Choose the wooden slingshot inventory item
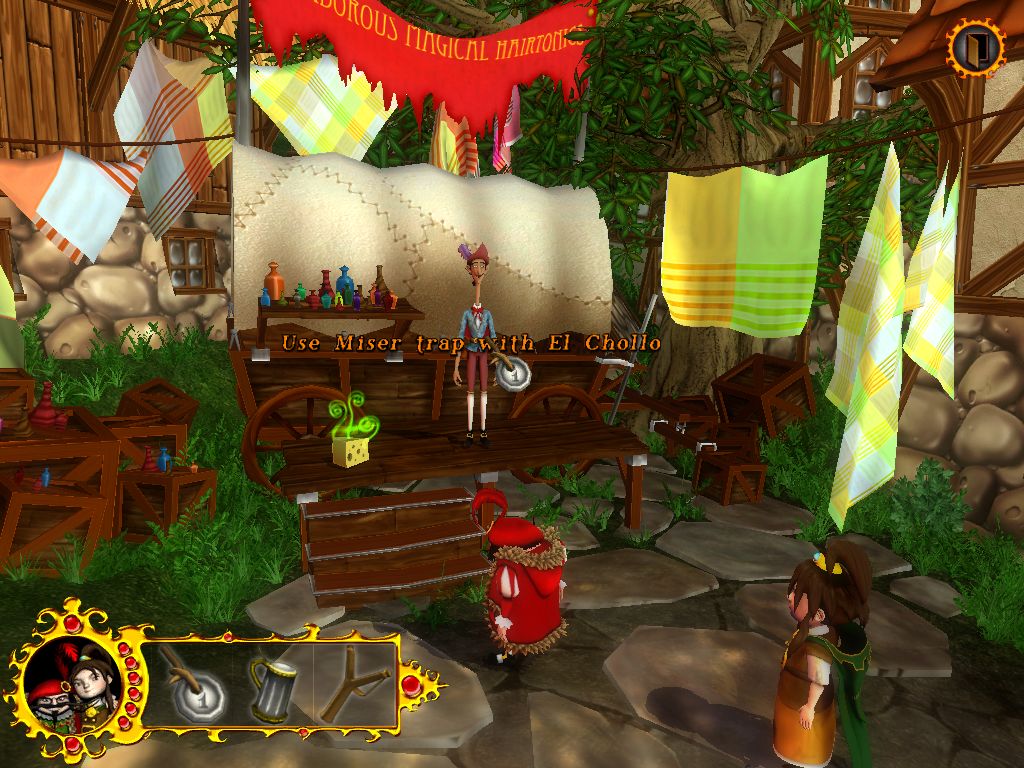Image resolution: width=1024 pixels, height=768 pixels. coord(352,685)
